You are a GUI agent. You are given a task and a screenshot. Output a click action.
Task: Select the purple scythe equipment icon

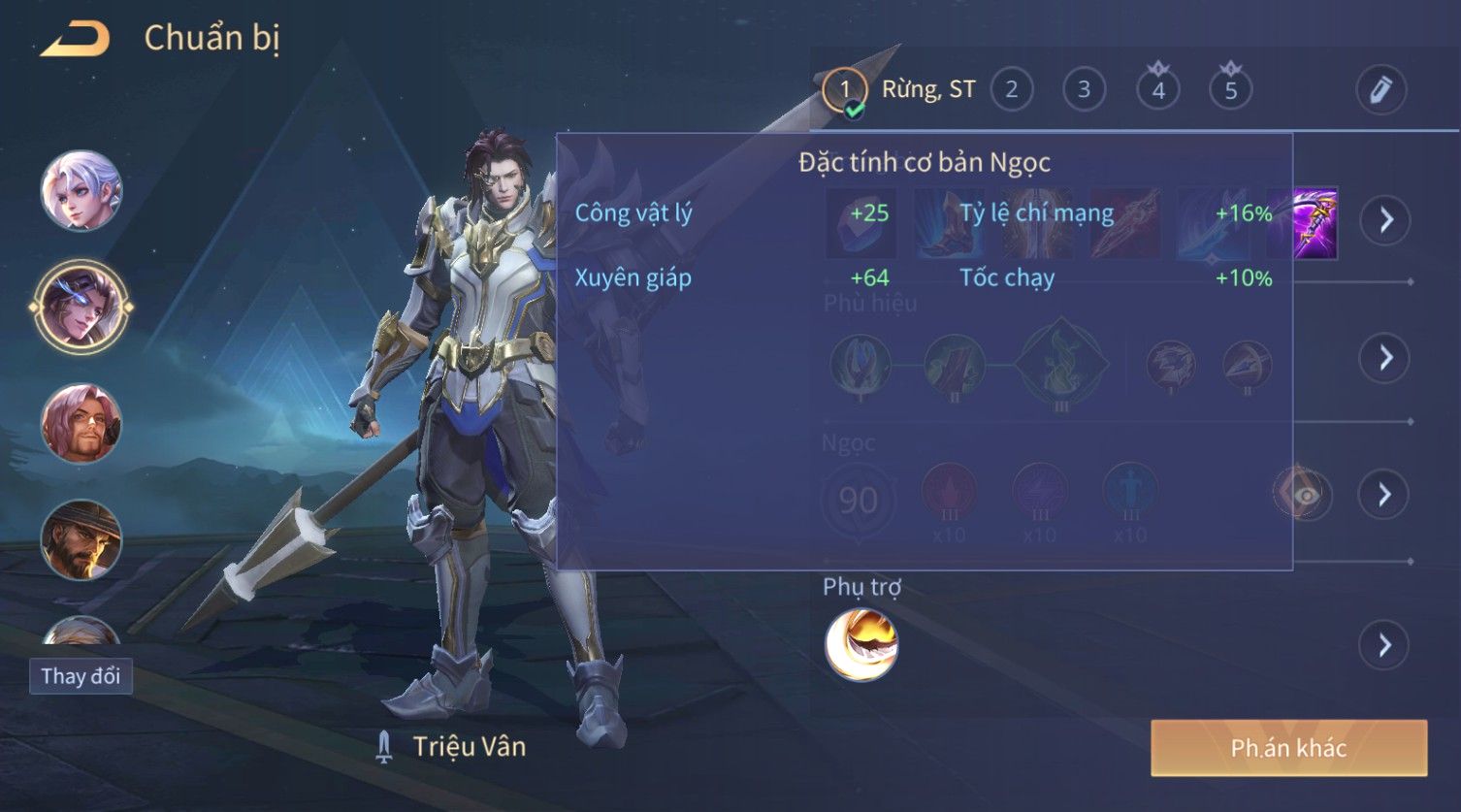coord(1315,224)
